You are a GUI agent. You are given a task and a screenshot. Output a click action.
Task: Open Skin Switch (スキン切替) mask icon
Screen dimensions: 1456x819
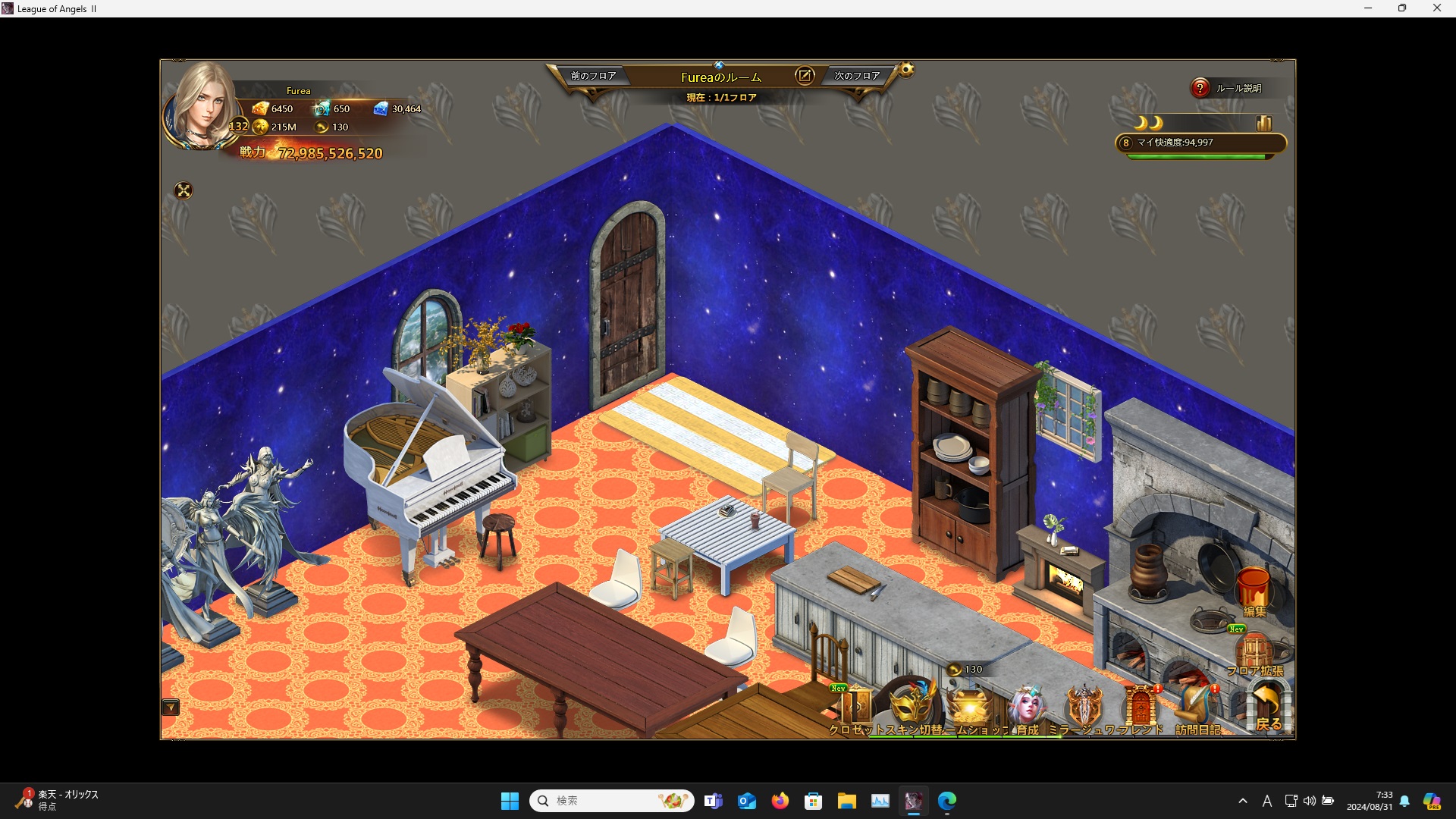(x=912, y=705)
